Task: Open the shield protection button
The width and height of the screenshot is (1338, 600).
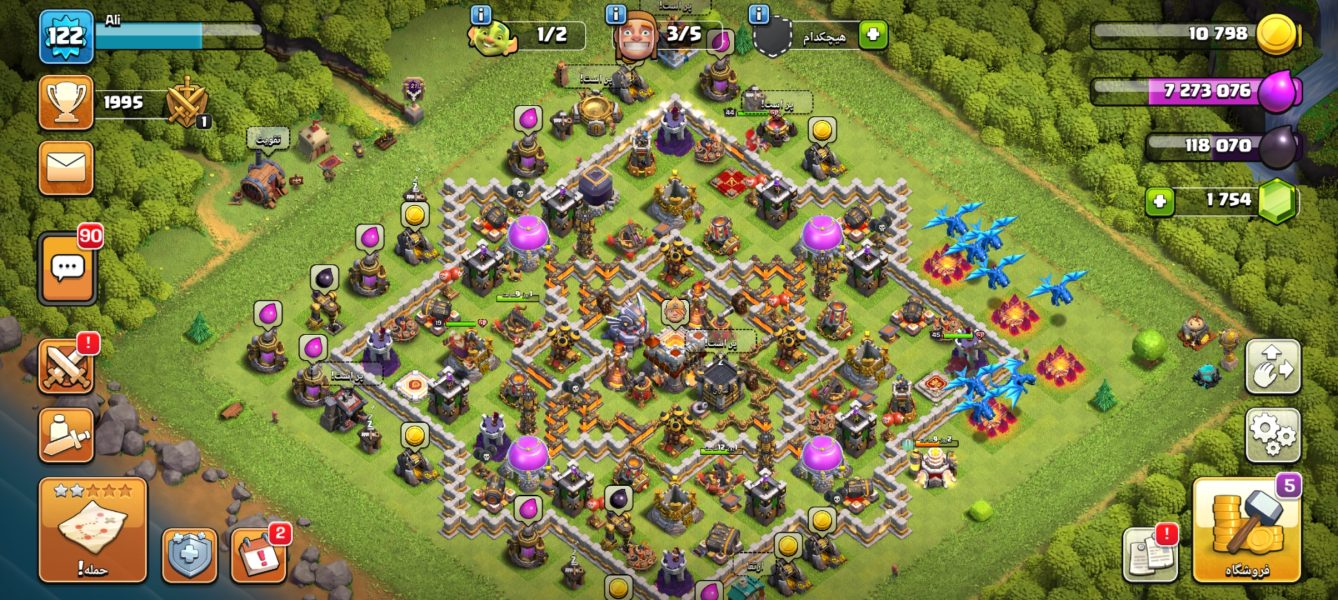Action: (189, 555)
